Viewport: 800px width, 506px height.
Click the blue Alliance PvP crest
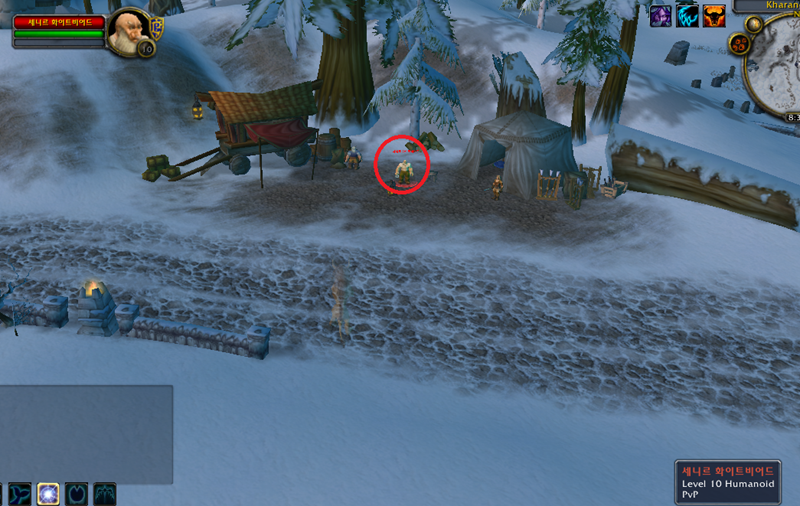156,24
